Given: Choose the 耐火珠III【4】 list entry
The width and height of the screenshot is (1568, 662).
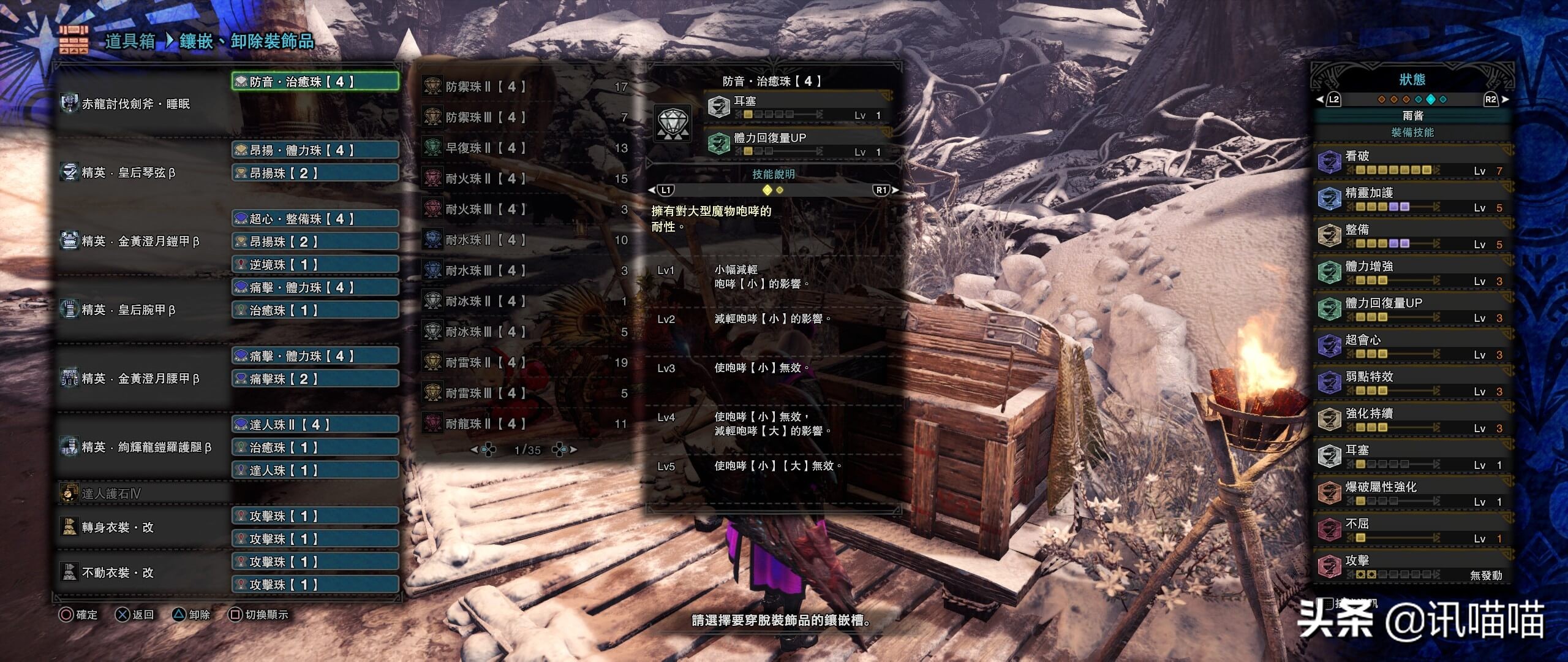Looking at the screenshot, I should coord(526,209).
